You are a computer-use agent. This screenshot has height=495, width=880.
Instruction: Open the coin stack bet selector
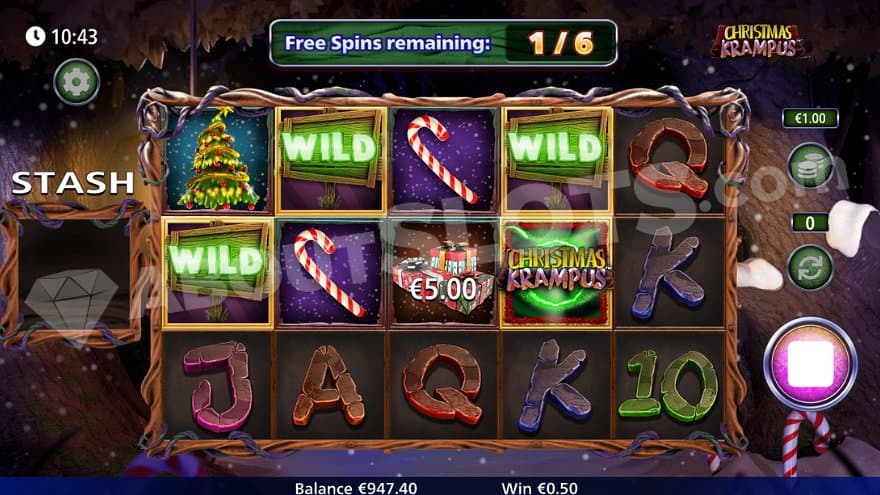(x=810, y=165)
